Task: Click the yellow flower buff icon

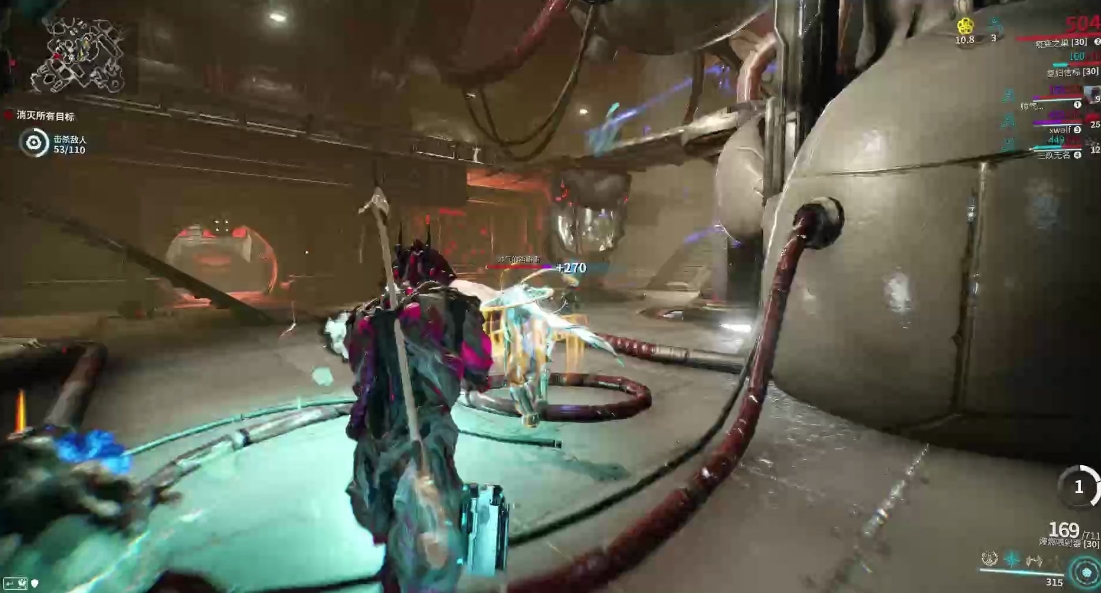Action: pos(965,26)
